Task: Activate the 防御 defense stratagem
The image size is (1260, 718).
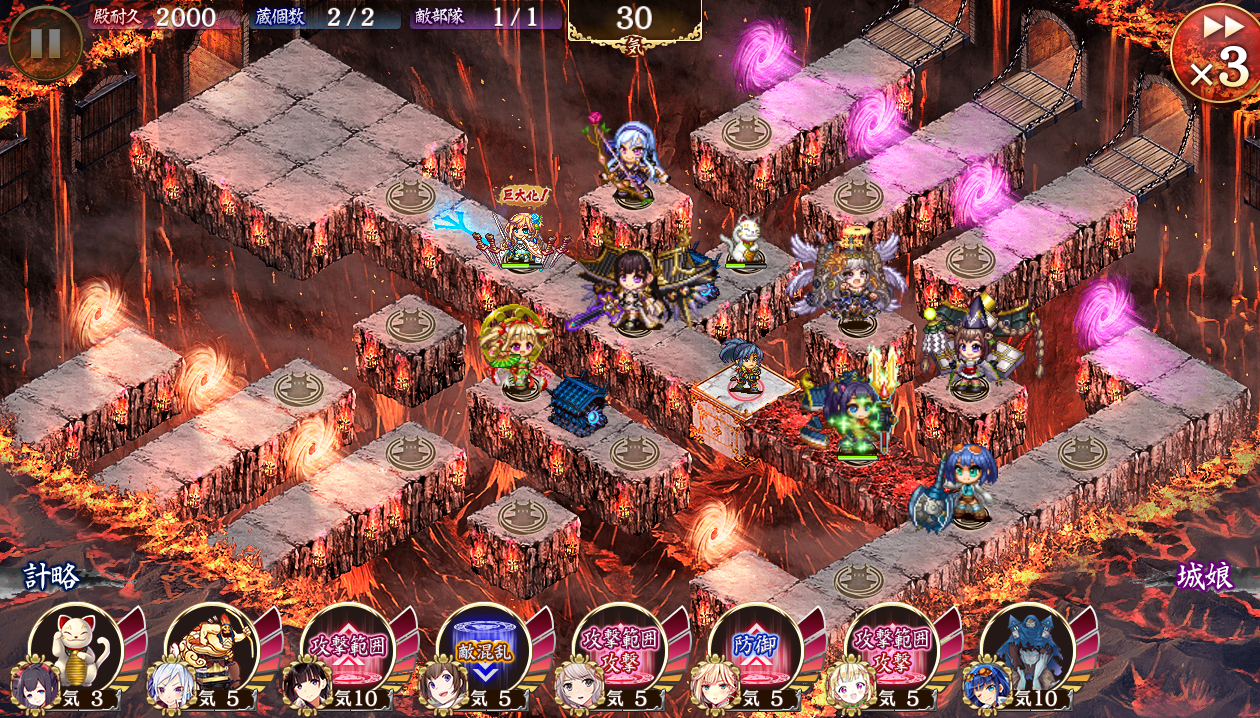Action: pos(756,648)
